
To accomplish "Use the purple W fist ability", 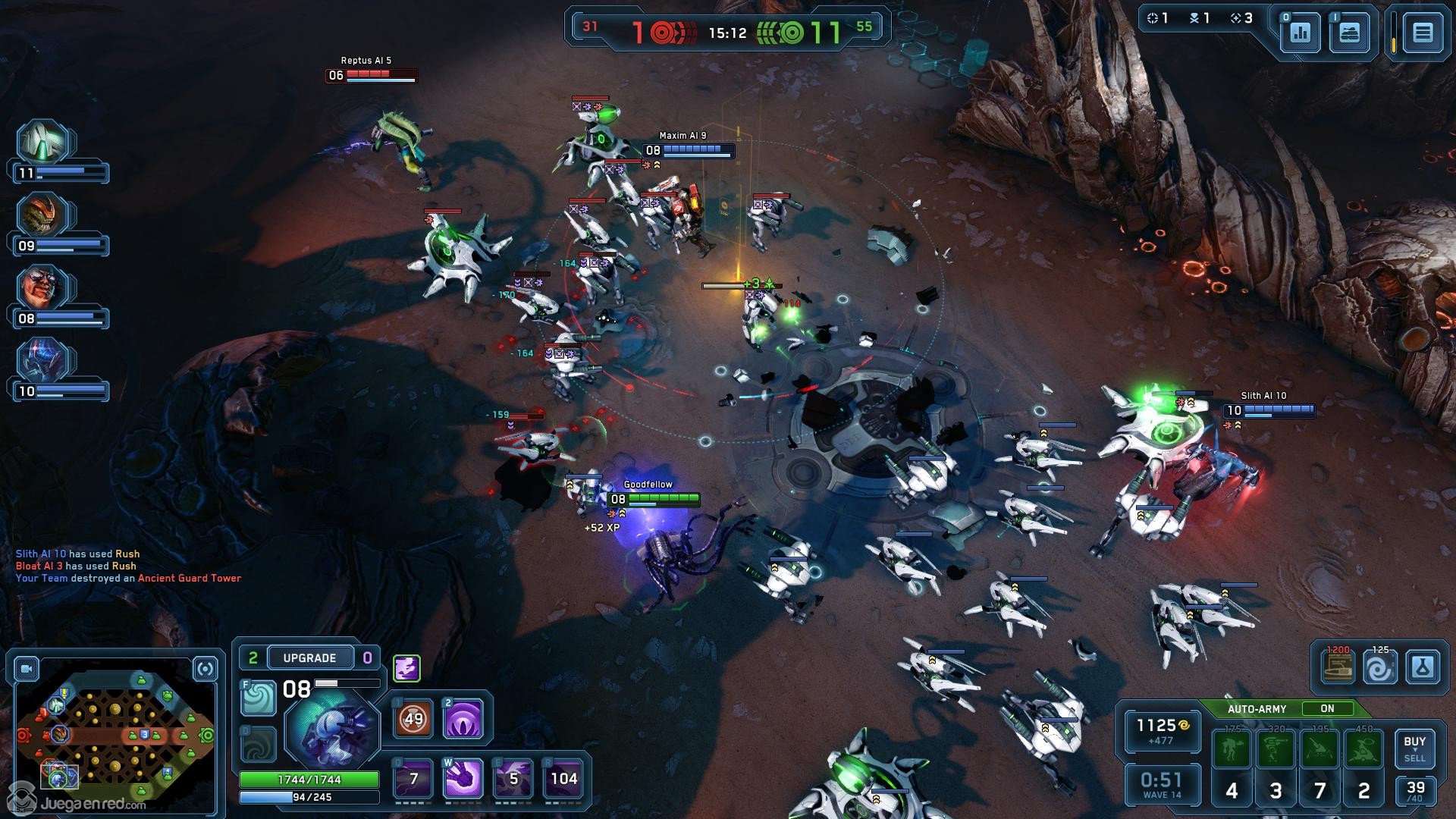I will [x=463, y=778].
